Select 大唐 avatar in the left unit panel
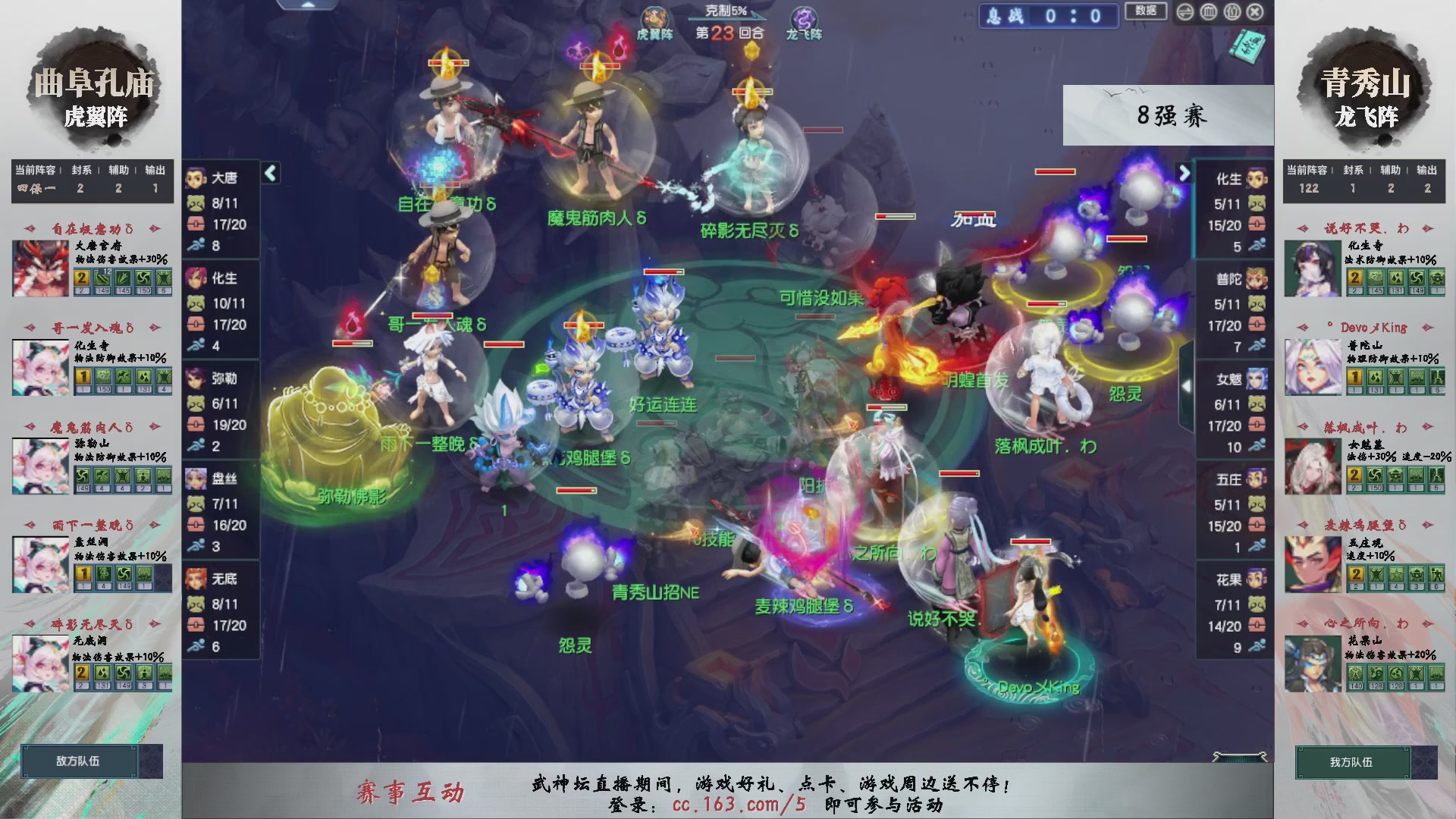Viewport: 1456px width, 819px height. (196, 177)
